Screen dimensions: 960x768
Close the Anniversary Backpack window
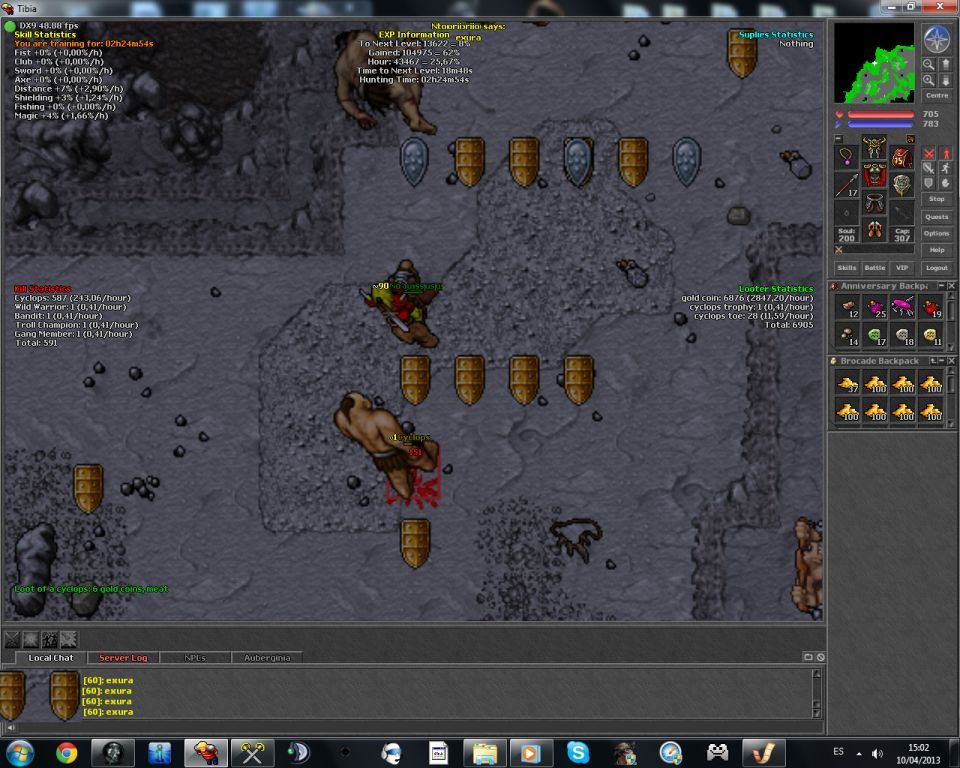point(951,286)
